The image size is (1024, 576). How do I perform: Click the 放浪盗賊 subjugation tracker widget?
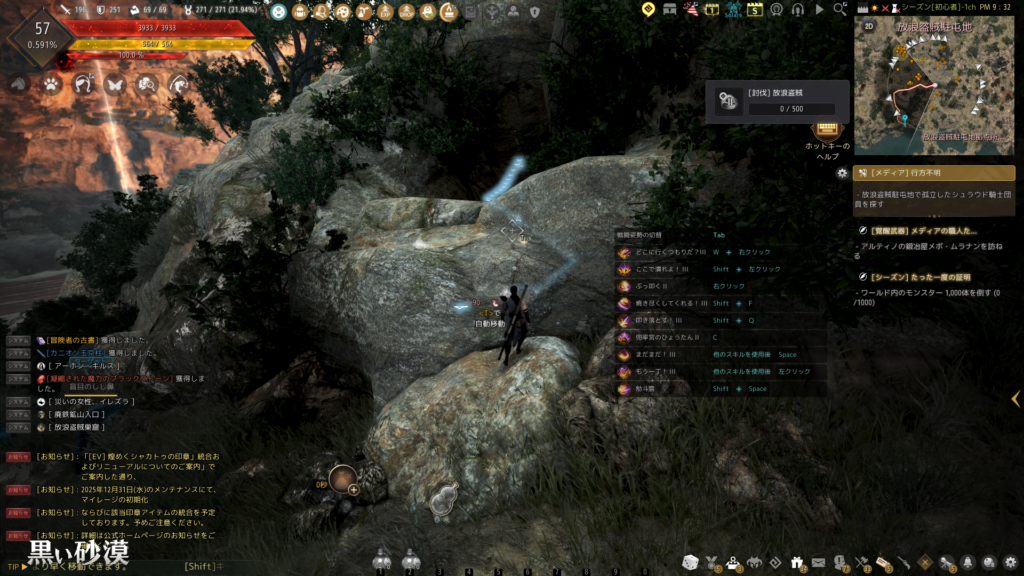[777, 102]
